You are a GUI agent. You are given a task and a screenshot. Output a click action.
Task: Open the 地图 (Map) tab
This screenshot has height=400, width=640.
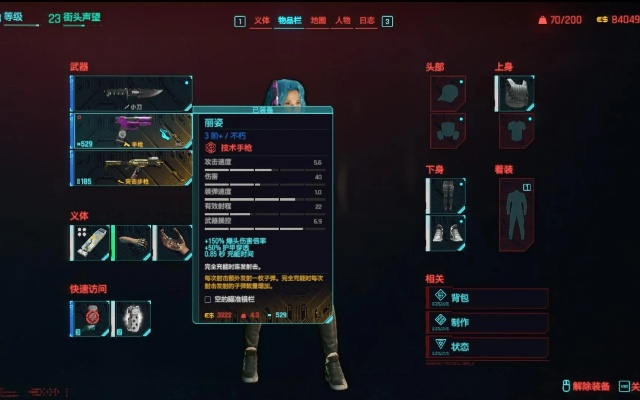click(317, 20)
